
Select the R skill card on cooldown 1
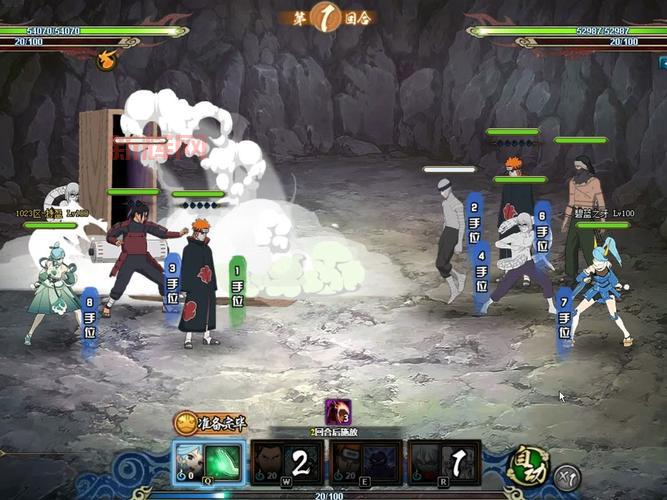pos(444,463)
